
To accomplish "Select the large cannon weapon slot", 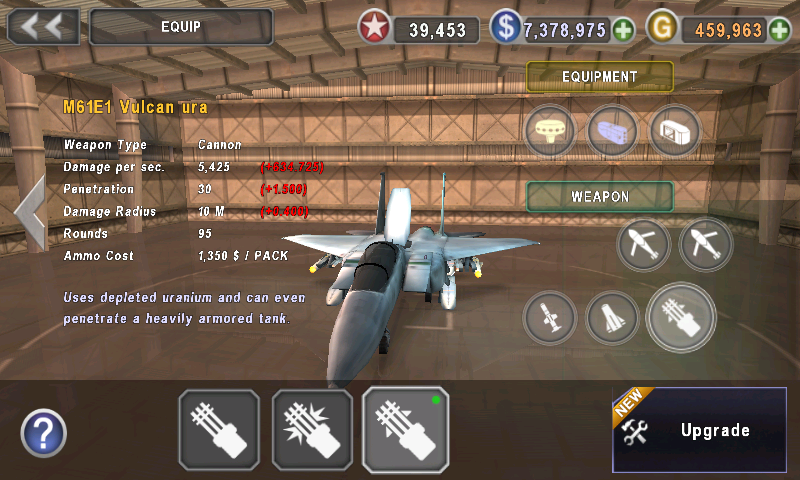I will (681, 317).
